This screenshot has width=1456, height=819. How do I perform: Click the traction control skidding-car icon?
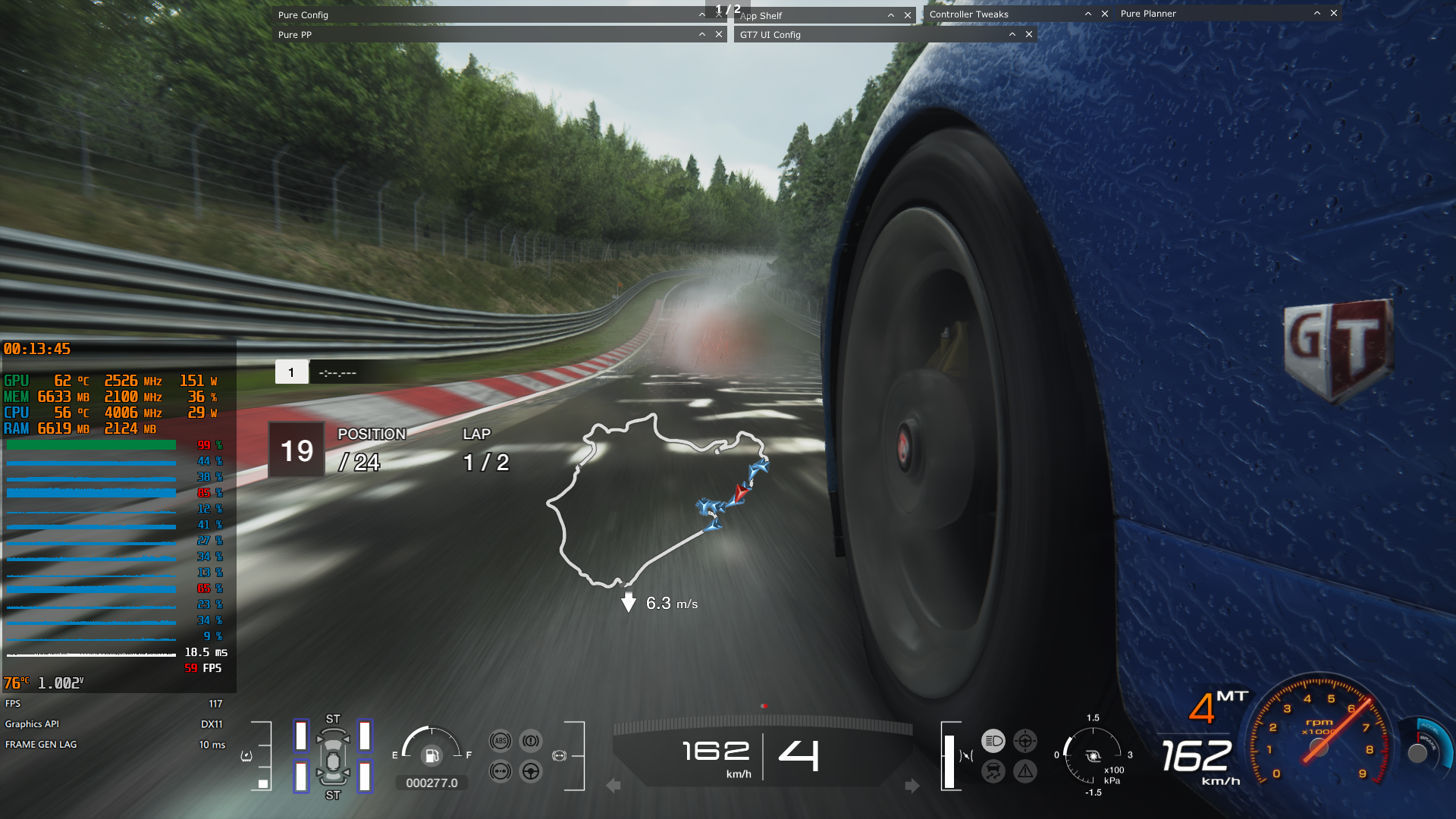point(993,771)
